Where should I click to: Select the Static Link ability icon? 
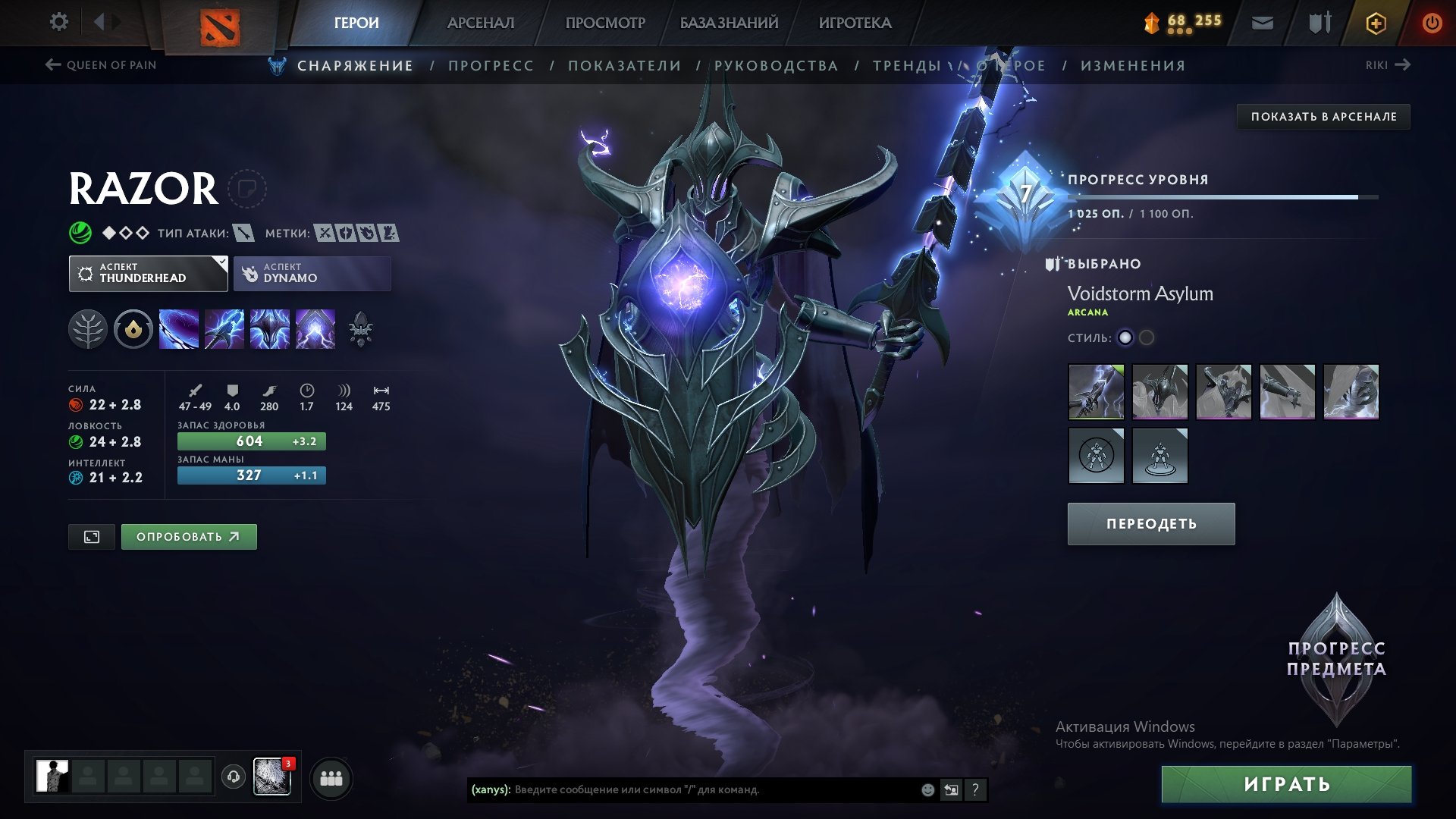(x=224, y=329)
